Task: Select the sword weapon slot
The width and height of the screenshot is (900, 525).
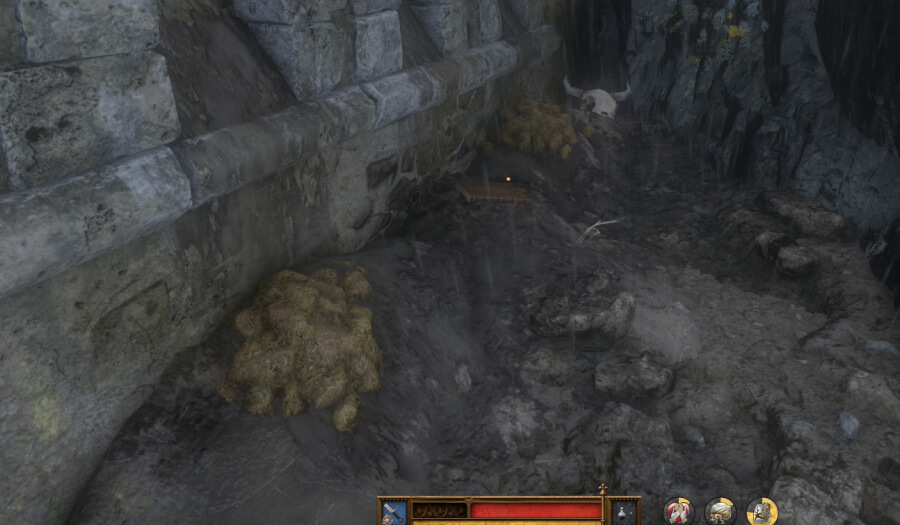Action: click(394, 511)
